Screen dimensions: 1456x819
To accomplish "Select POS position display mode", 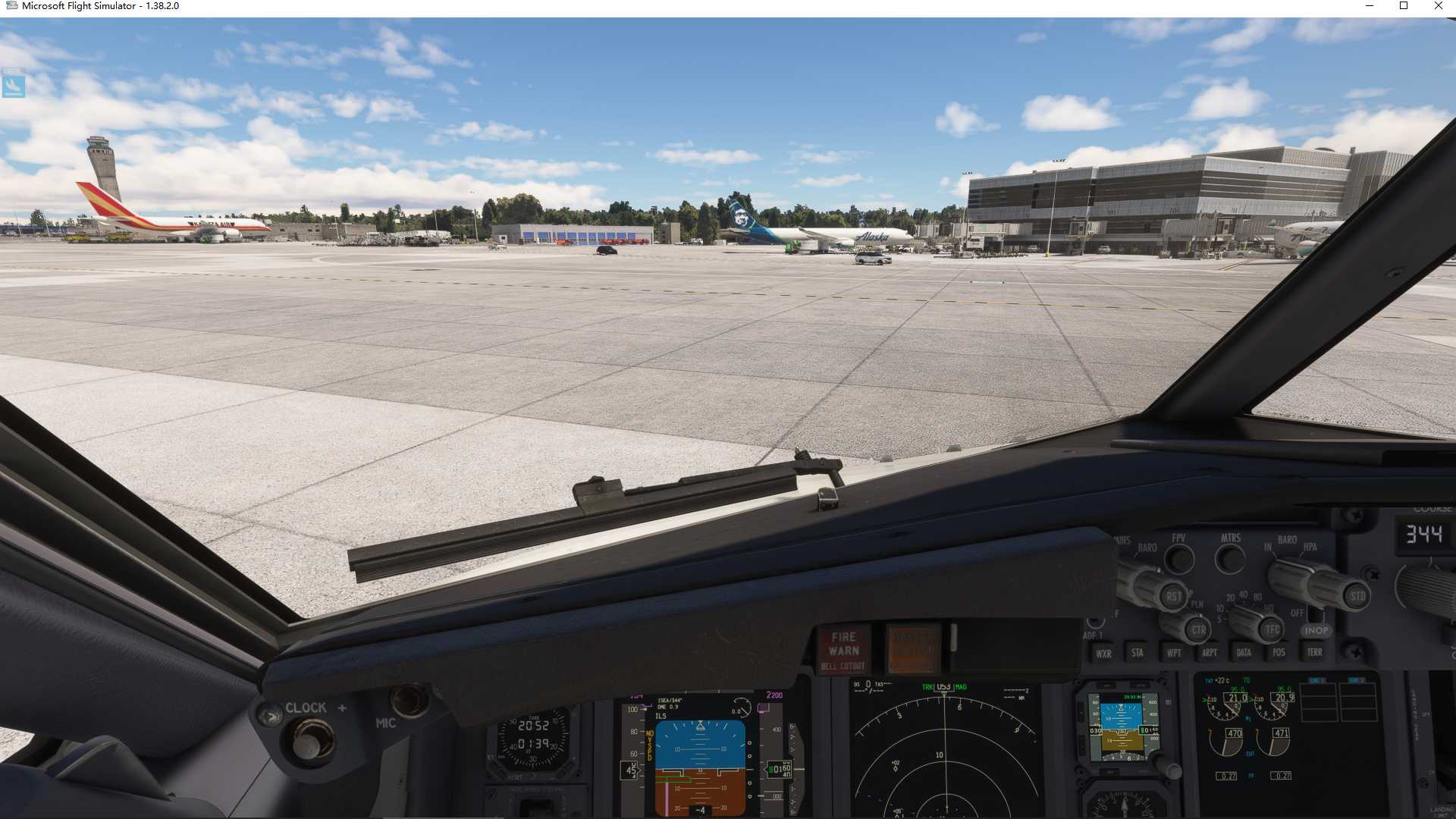I will pyautogui.click(x=1280, y=652).
